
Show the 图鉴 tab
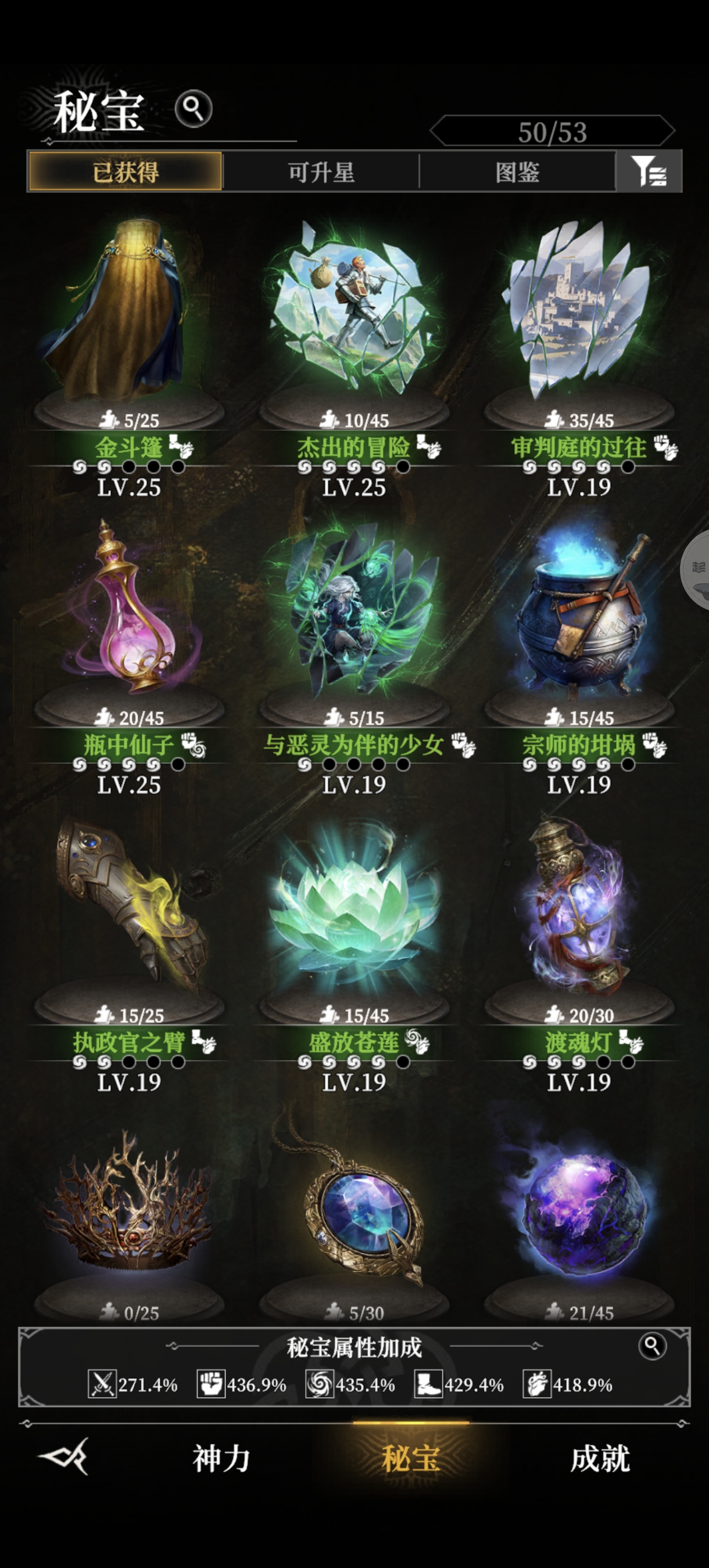[x=517, y=172]
